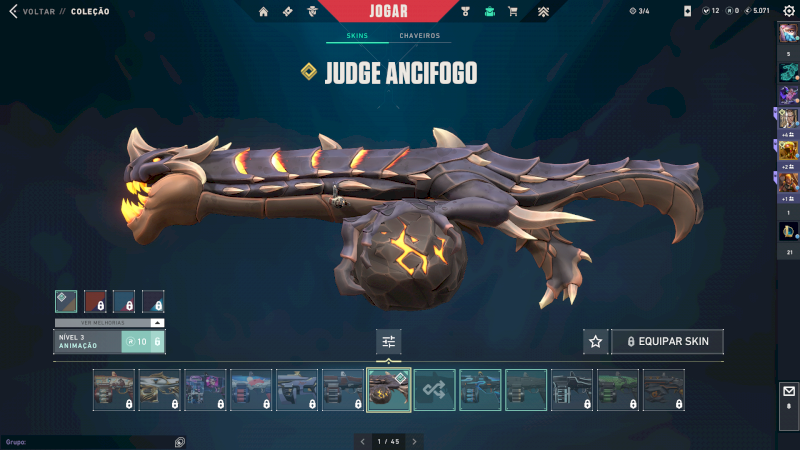Go back with the Voltar arrow
800x450 pixels.
[x=13, y=12]
